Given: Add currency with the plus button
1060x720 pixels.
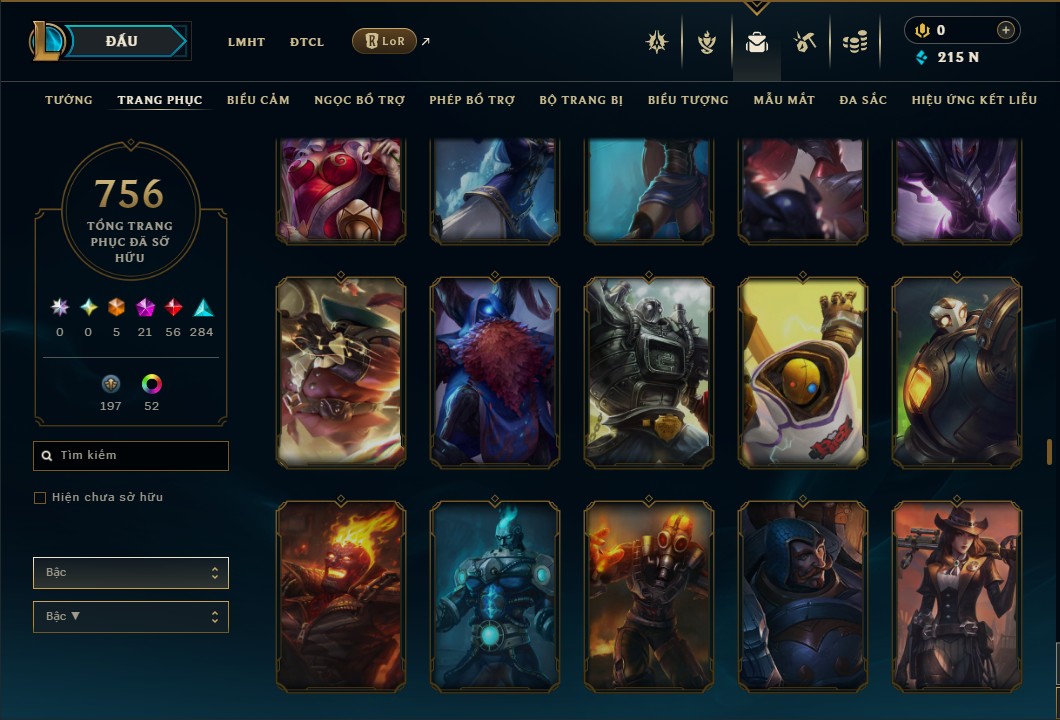Looking at the screenshot, I should [x=1005, y=30].
